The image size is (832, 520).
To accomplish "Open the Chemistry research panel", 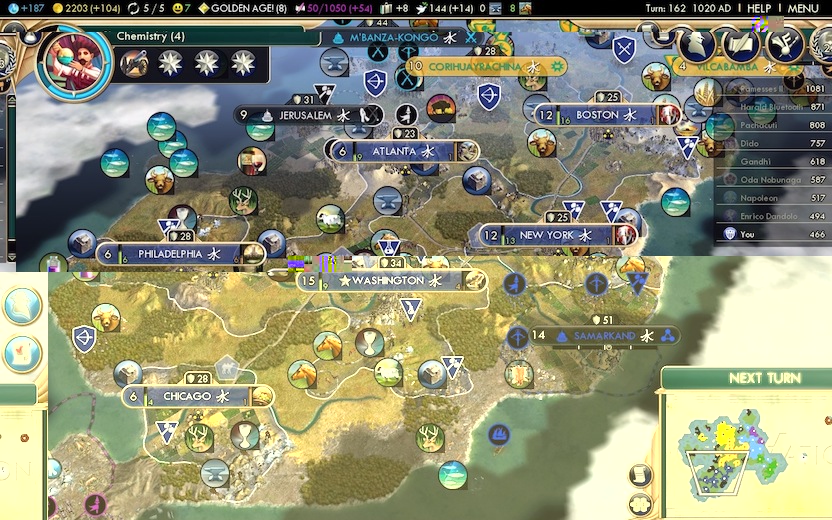I will 150,37.
